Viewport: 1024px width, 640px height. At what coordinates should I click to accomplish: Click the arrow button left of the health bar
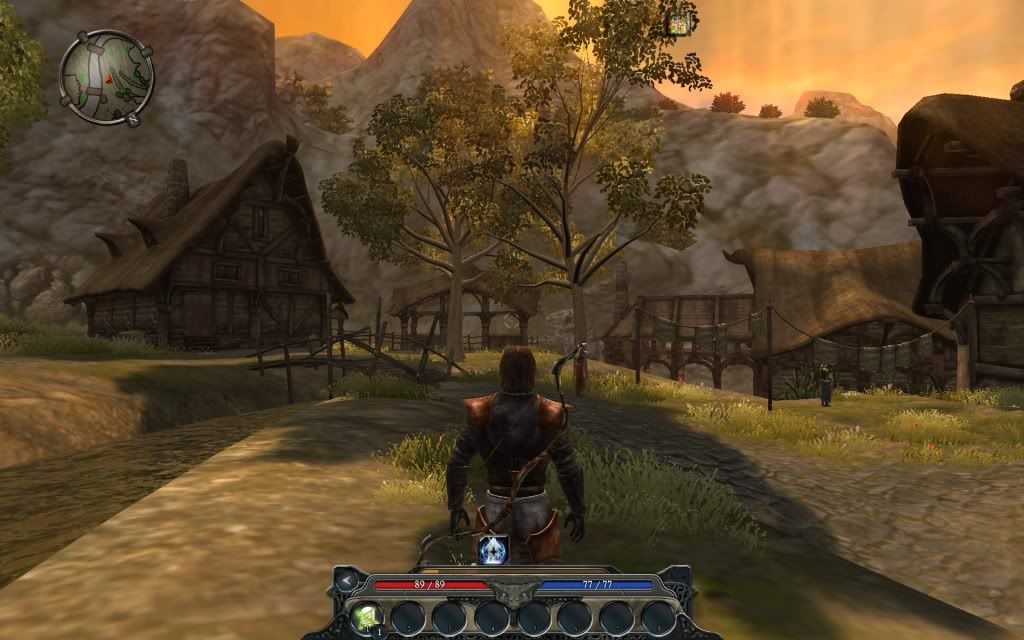coord(347,580)
